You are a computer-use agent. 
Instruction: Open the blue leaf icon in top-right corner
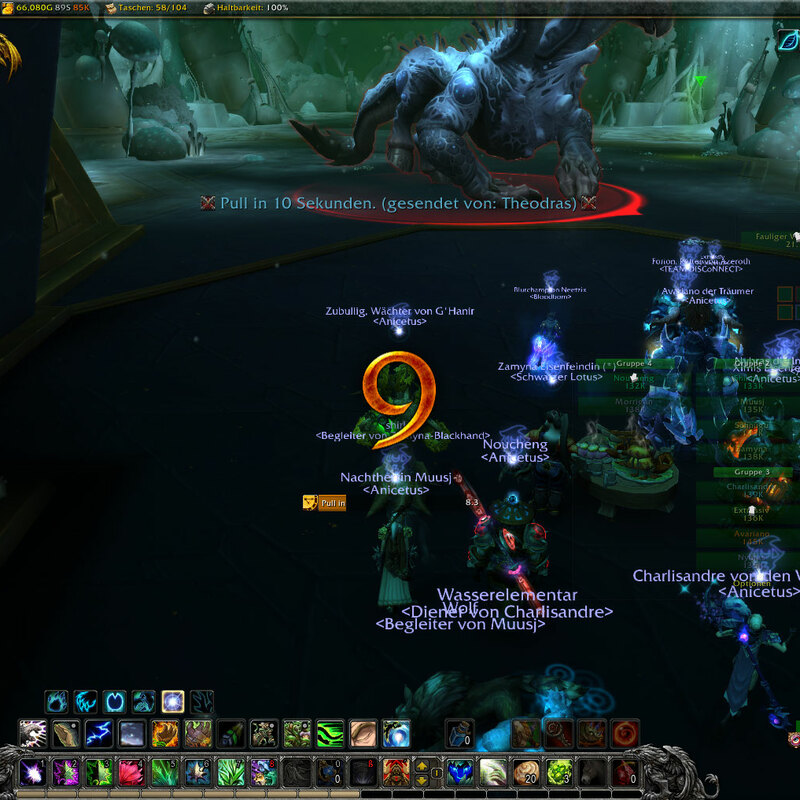[x=788, y=43]
